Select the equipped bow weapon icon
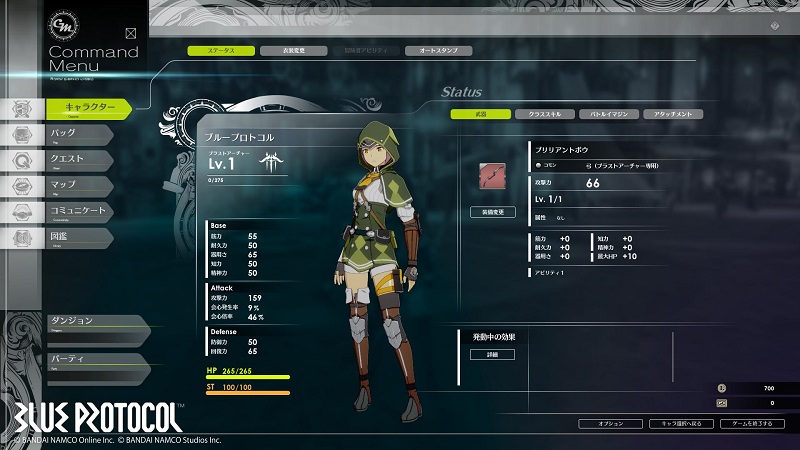The width and height of the screenshot is (800, 450). tap(492, 174)
